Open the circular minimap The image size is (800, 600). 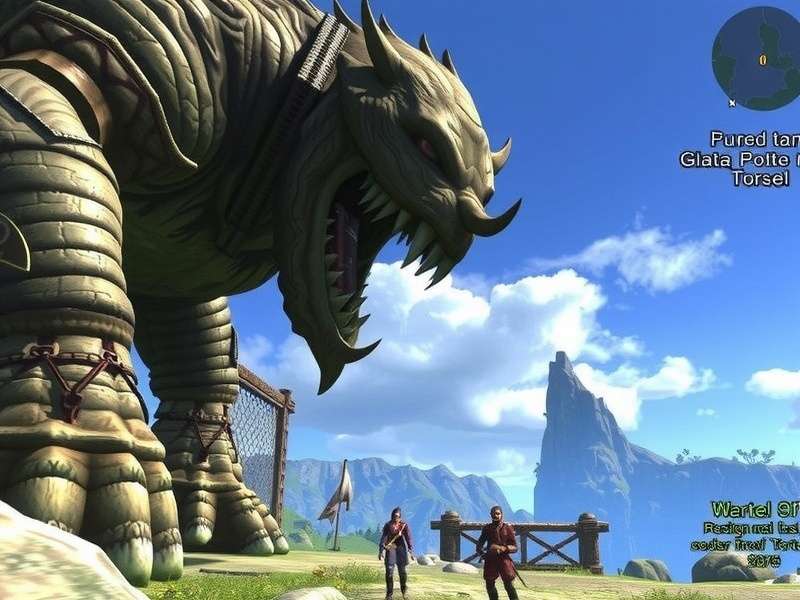pyautogui.click(x=757, y=57)
